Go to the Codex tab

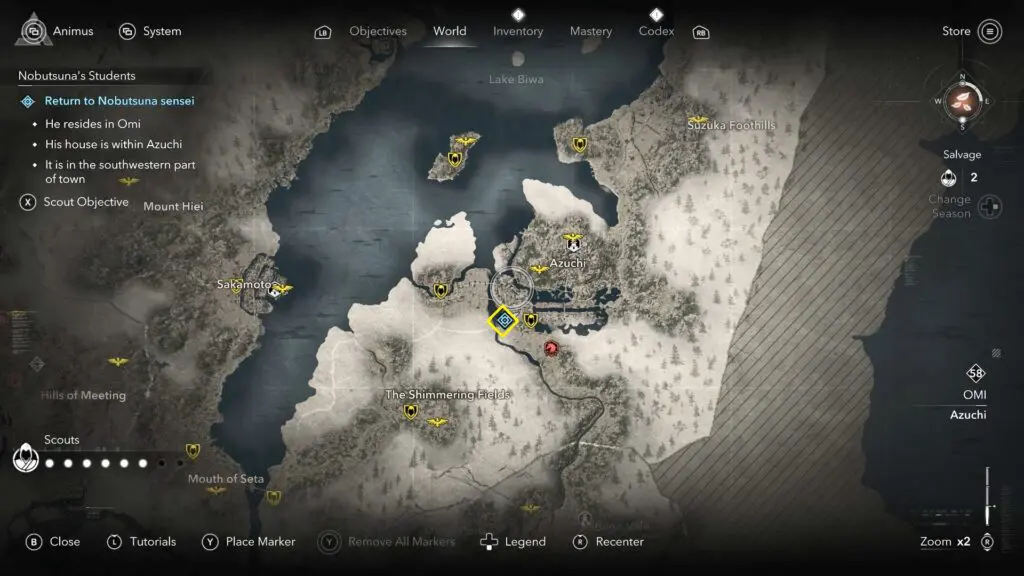coord(656,31)
